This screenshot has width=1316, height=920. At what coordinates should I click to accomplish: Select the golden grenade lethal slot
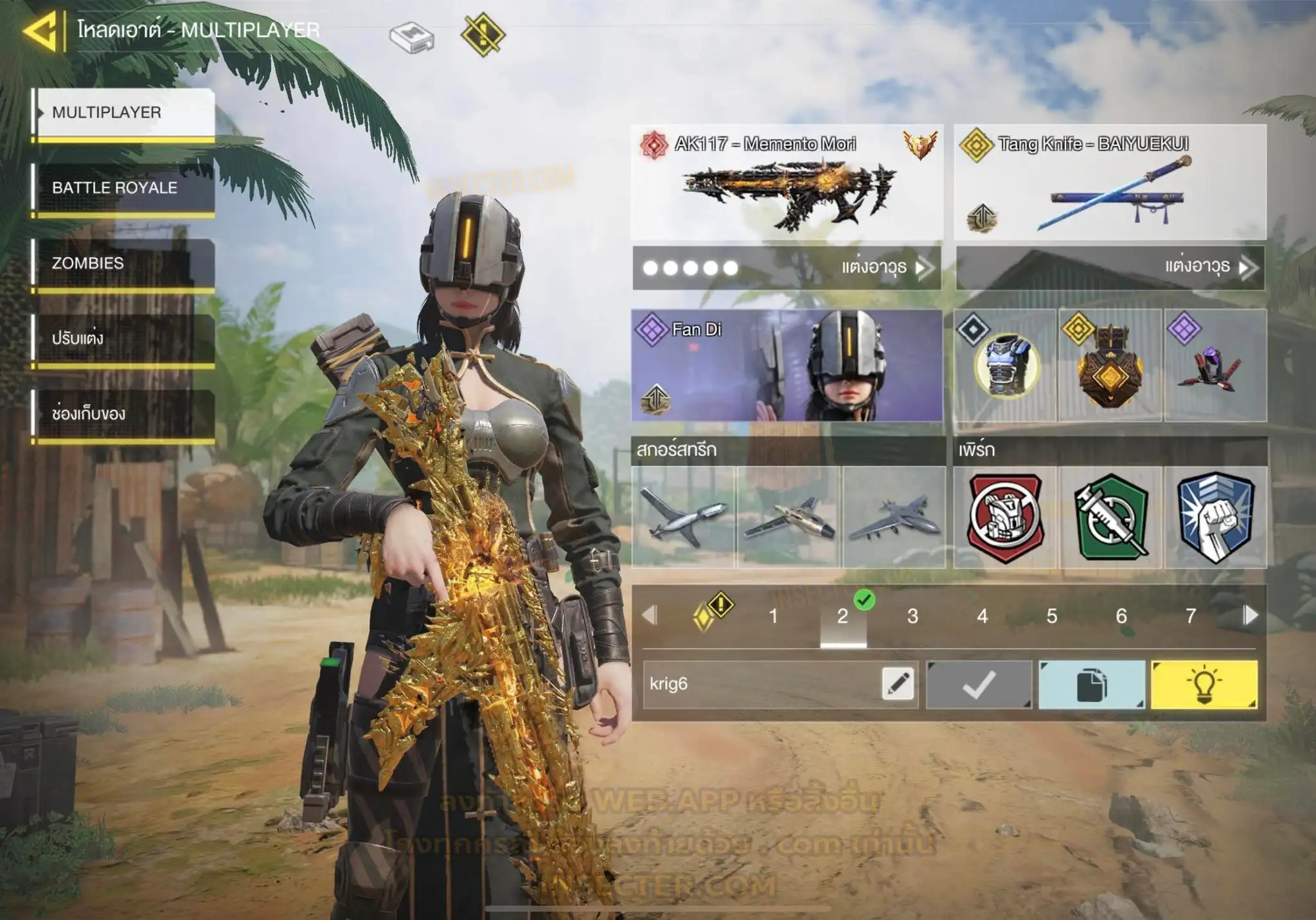tap(1110, 365)
